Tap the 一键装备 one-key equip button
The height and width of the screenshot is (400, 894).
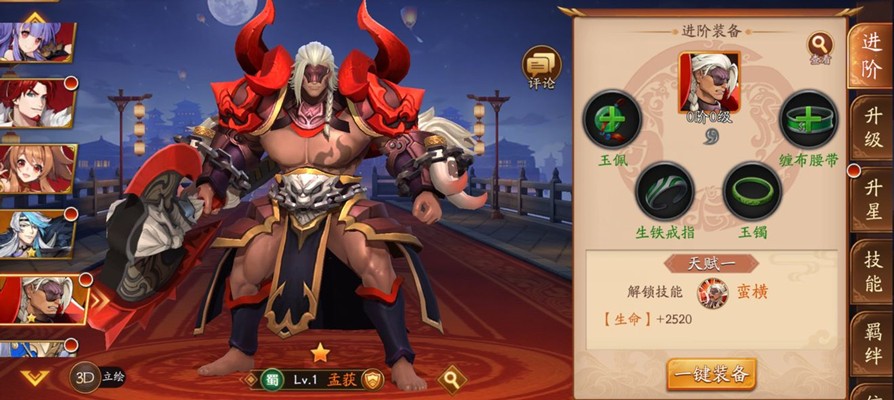[711, 374]
